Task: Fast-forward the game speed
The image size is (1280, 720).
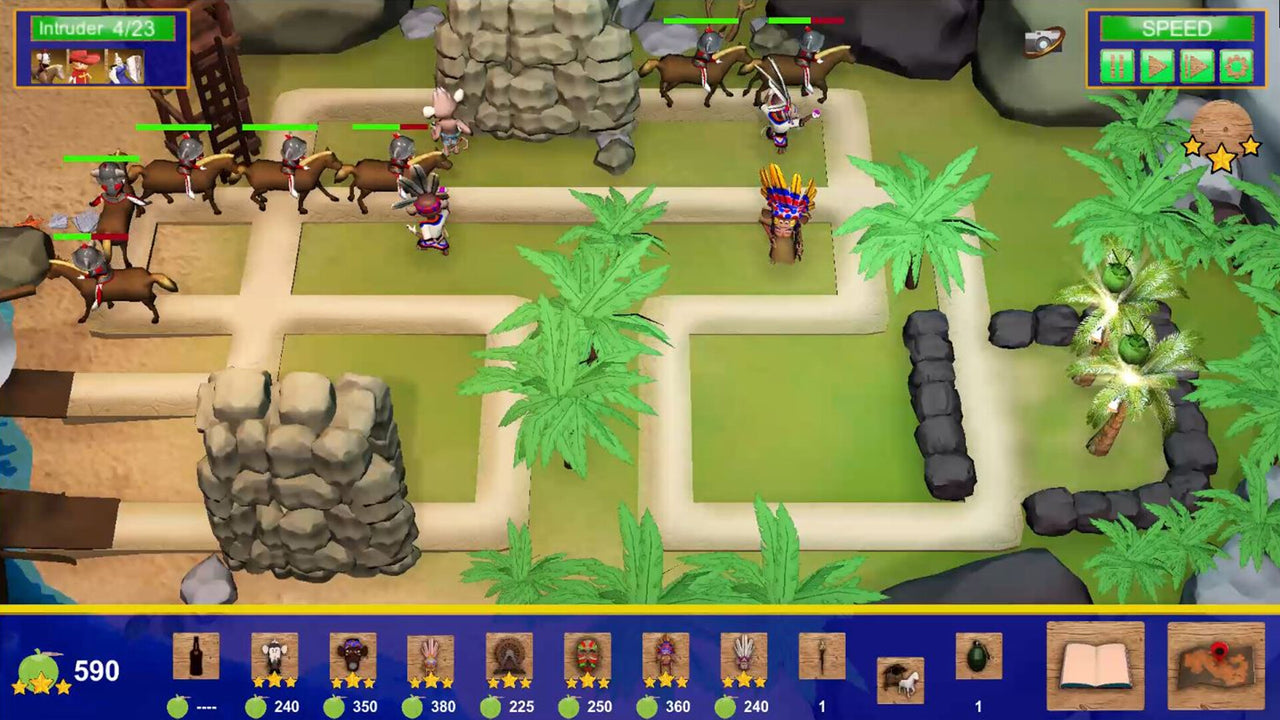Action: (1196, 65)
